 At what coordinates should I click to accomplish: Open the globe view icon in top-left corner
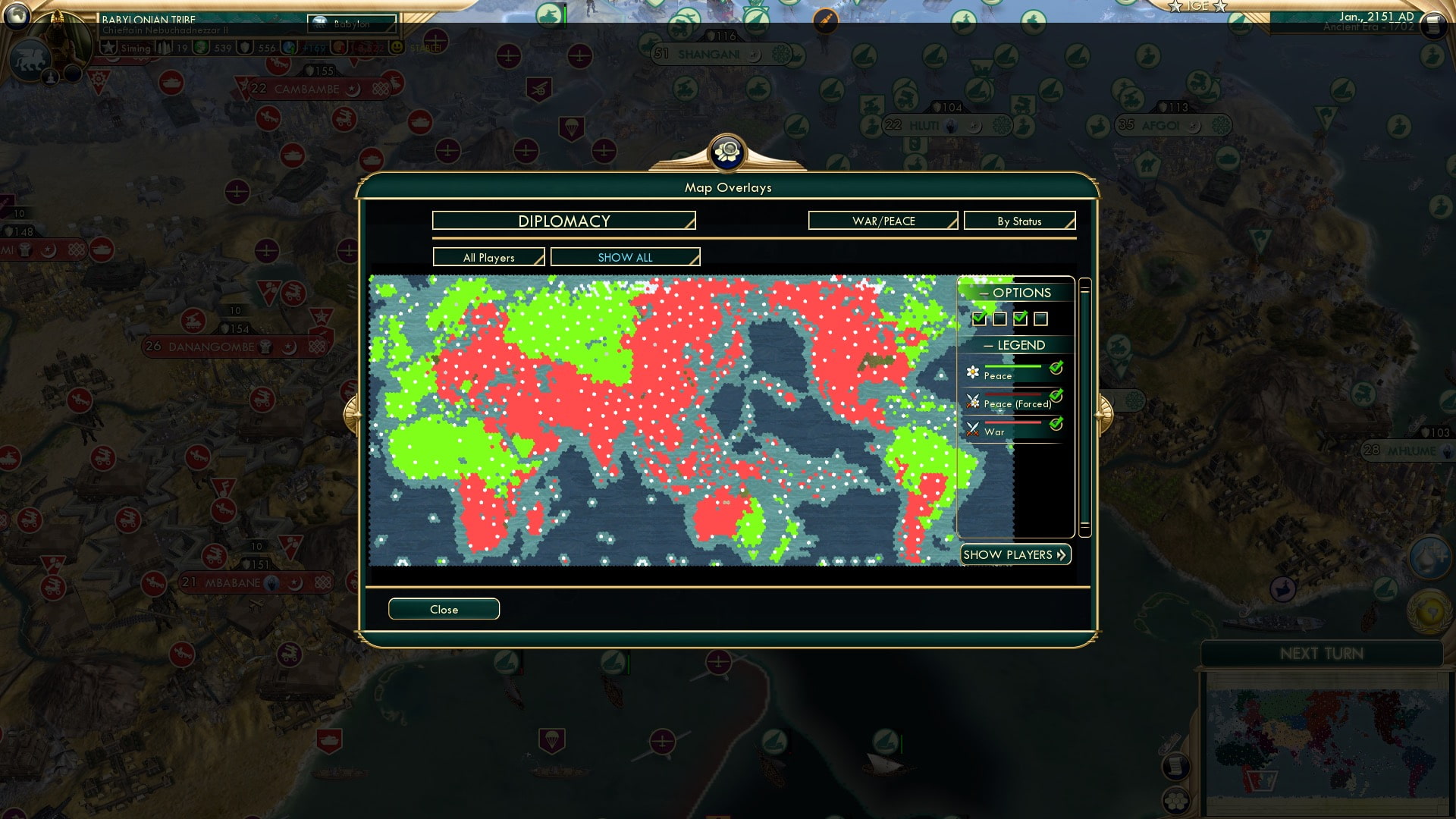click(17, 17)
